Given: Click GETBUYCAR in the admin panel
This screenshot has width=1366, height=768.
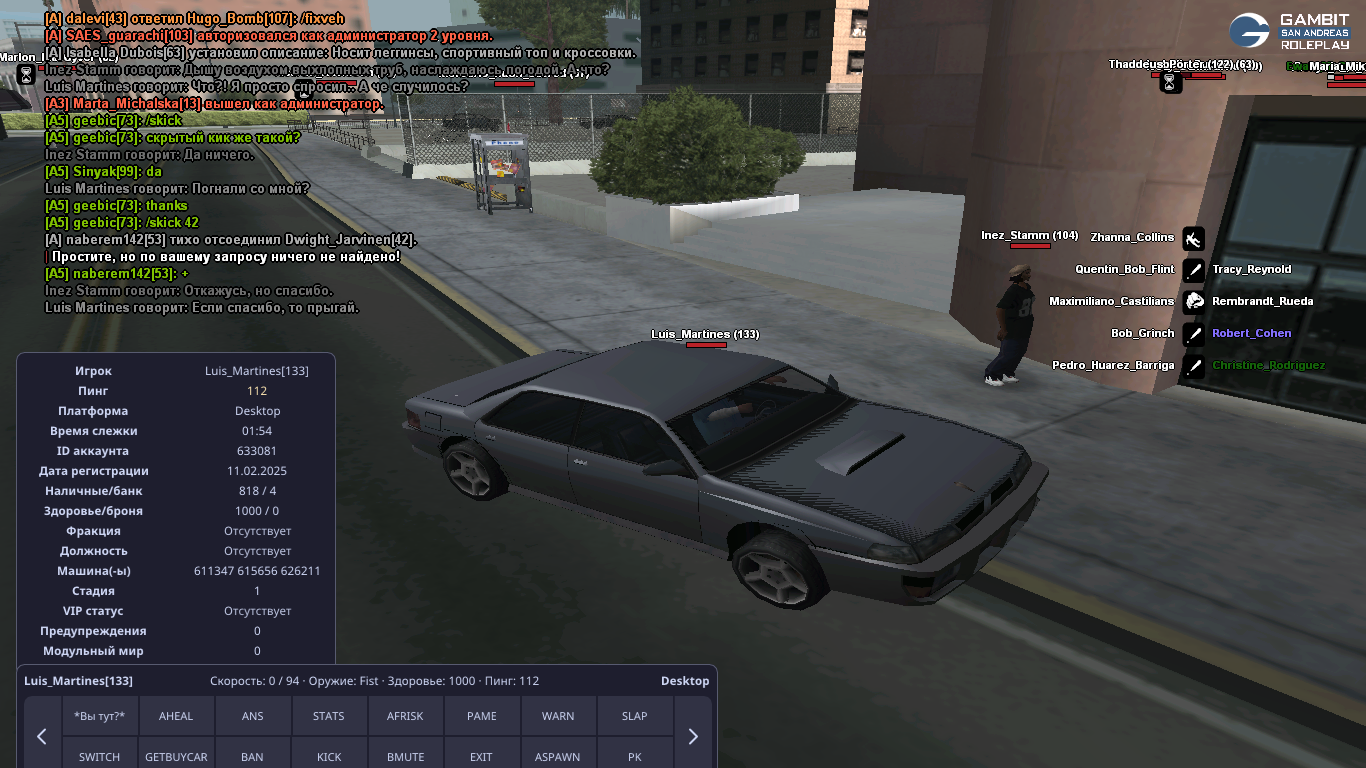Looking at the screenshot, I should click(x=176, y=756).
